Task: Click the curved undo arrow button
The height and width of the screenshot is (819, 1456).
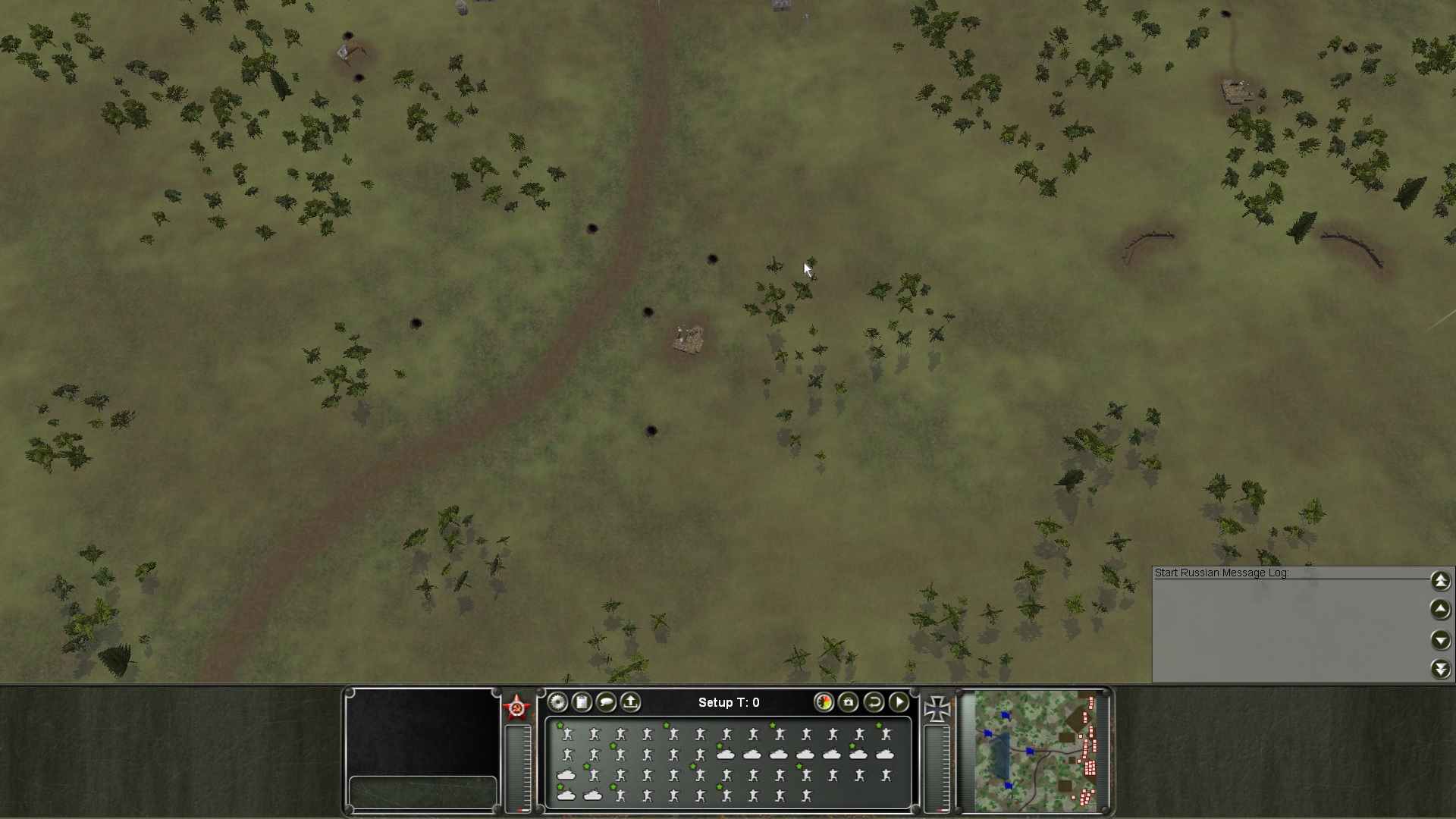Action: point(874,702)
